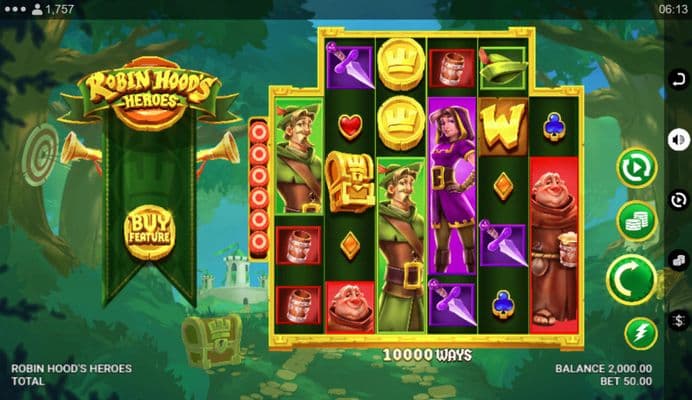Click the exit icon in the sidebar
This screenshot has height=400, width=692.
680,79
